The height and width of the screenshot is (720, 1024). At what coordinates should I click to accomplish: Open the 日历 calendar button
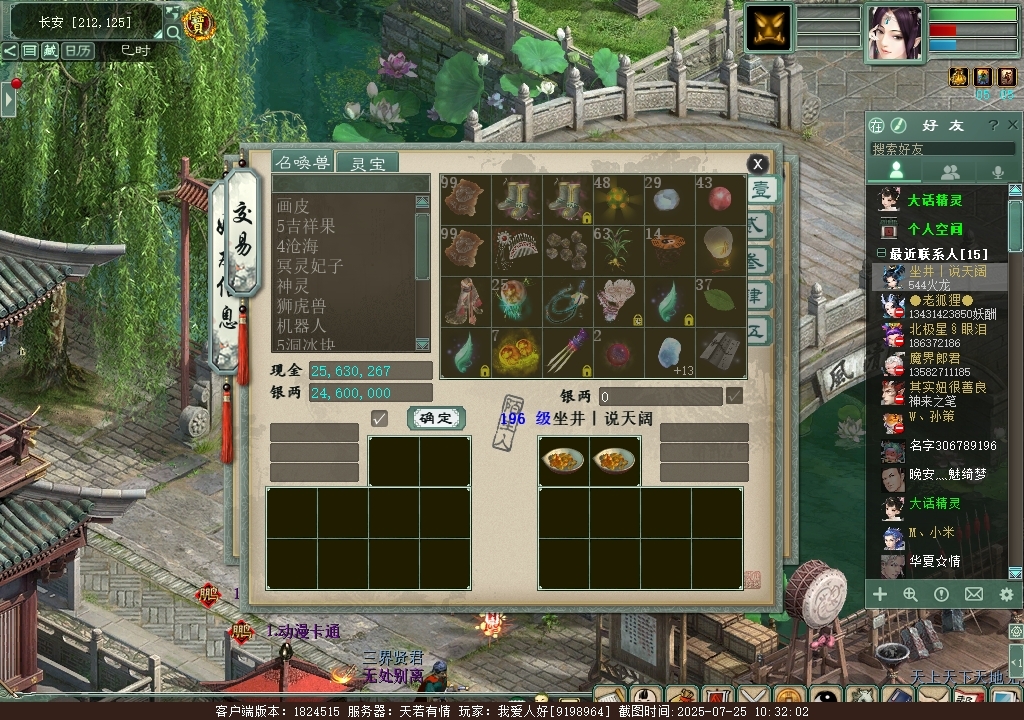click(x=78, y=50)
